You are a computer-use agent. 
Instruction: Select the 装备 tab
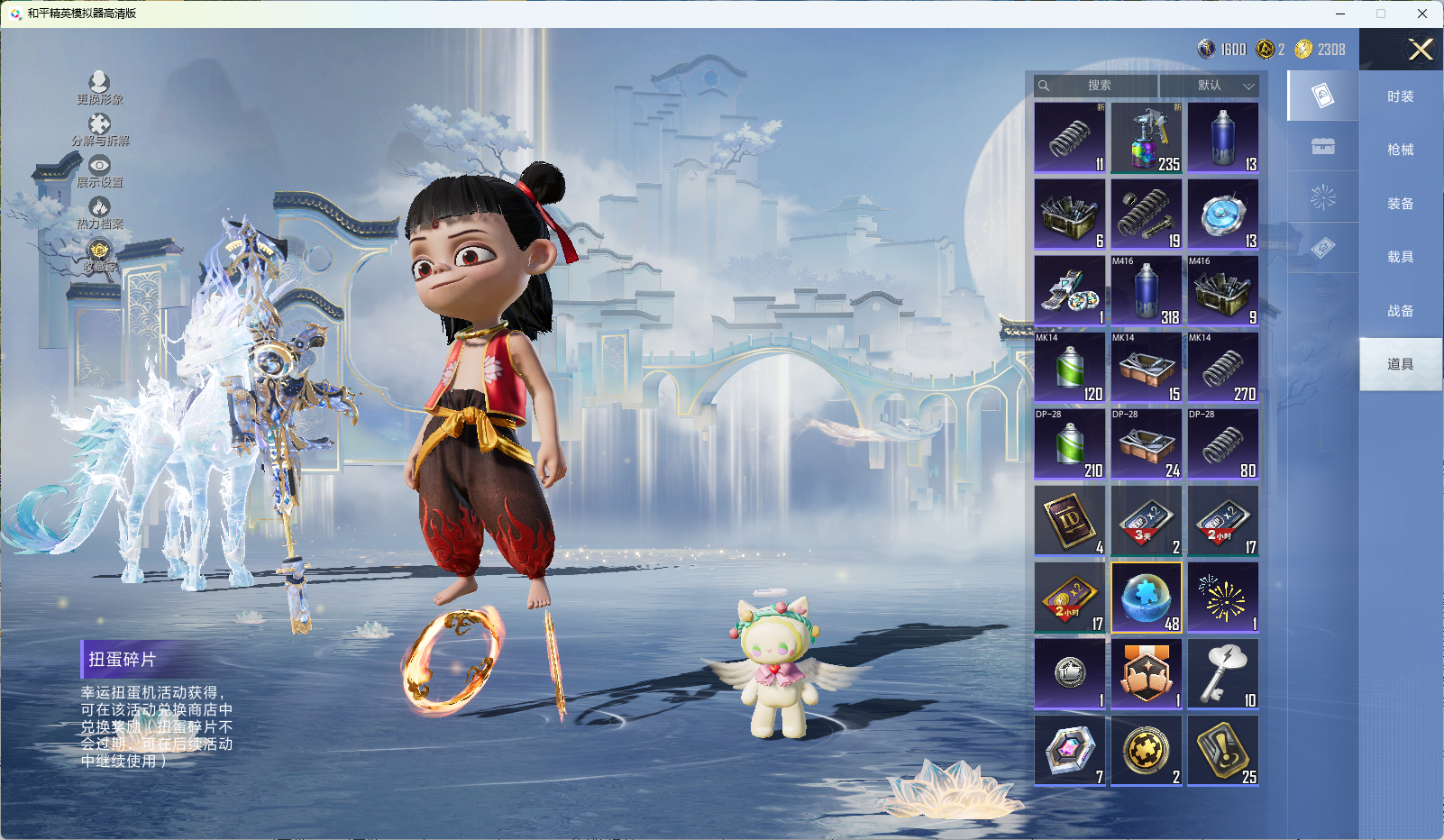click(x=1400, y=204)
